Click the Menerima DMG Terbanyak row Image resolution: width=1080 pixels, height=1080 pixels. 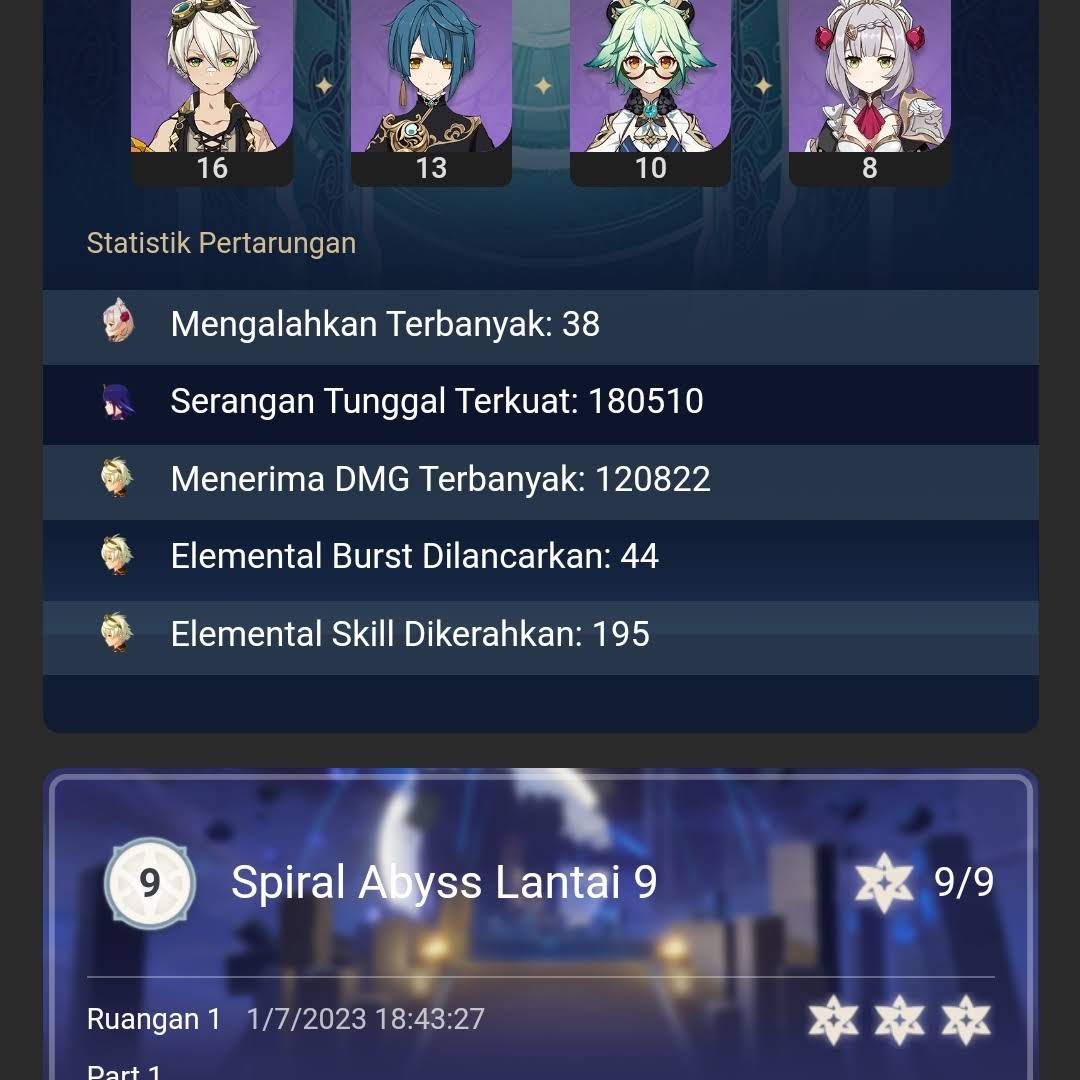tap(540, 479)
